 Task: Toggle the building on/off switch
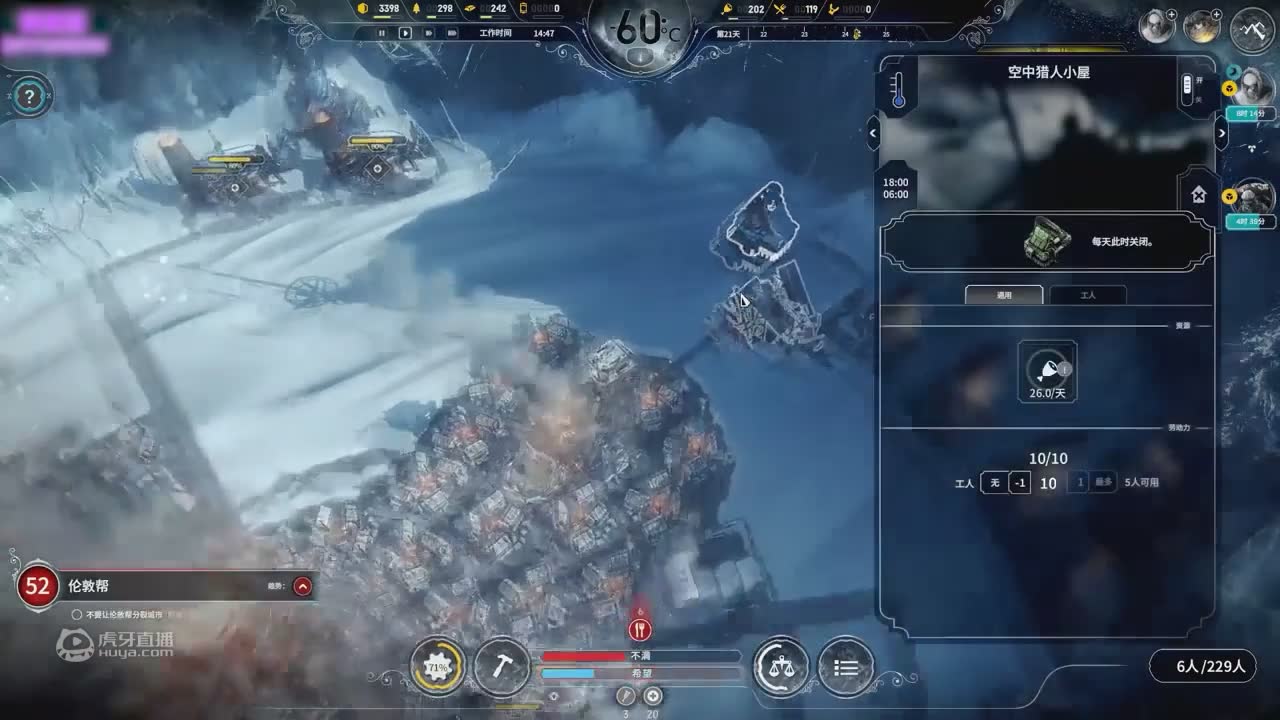tap(1187, 89)
